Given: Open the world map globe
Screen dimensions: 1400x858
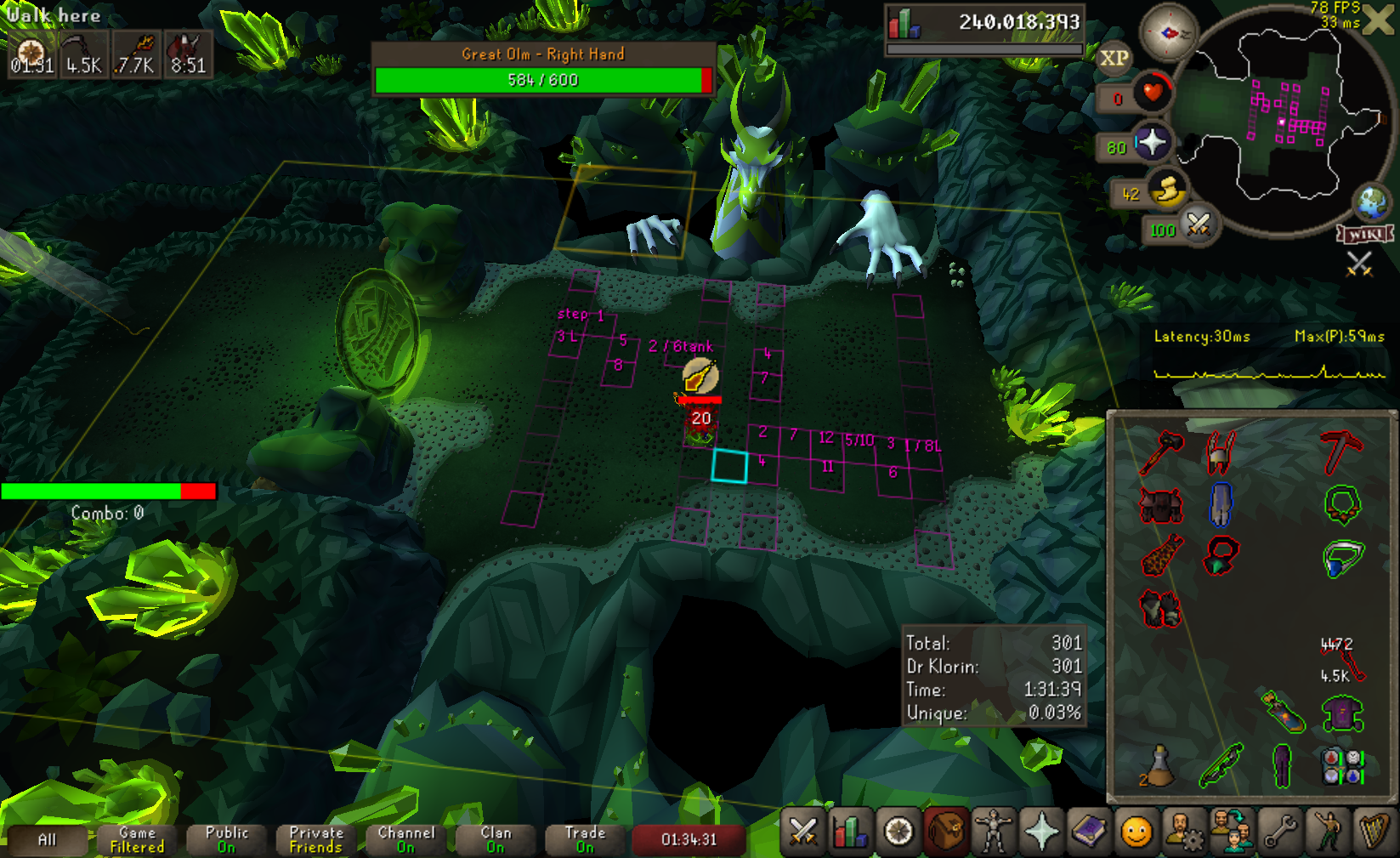Looking at the screenshot, I should tap(1371, 202).
